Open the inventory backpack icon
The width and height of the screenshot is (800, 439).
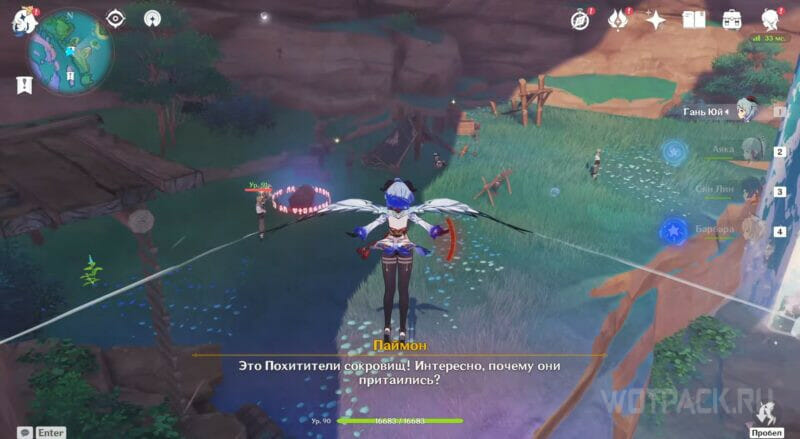point(732,19)
